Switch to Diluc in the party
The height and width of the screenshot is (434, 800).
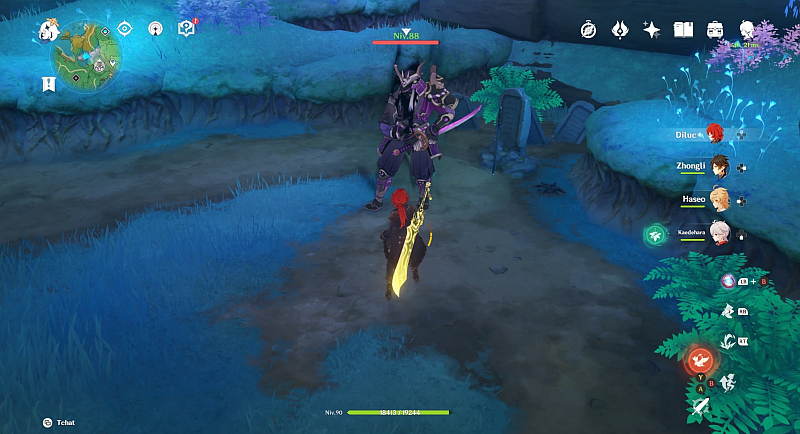click(717, 133)
